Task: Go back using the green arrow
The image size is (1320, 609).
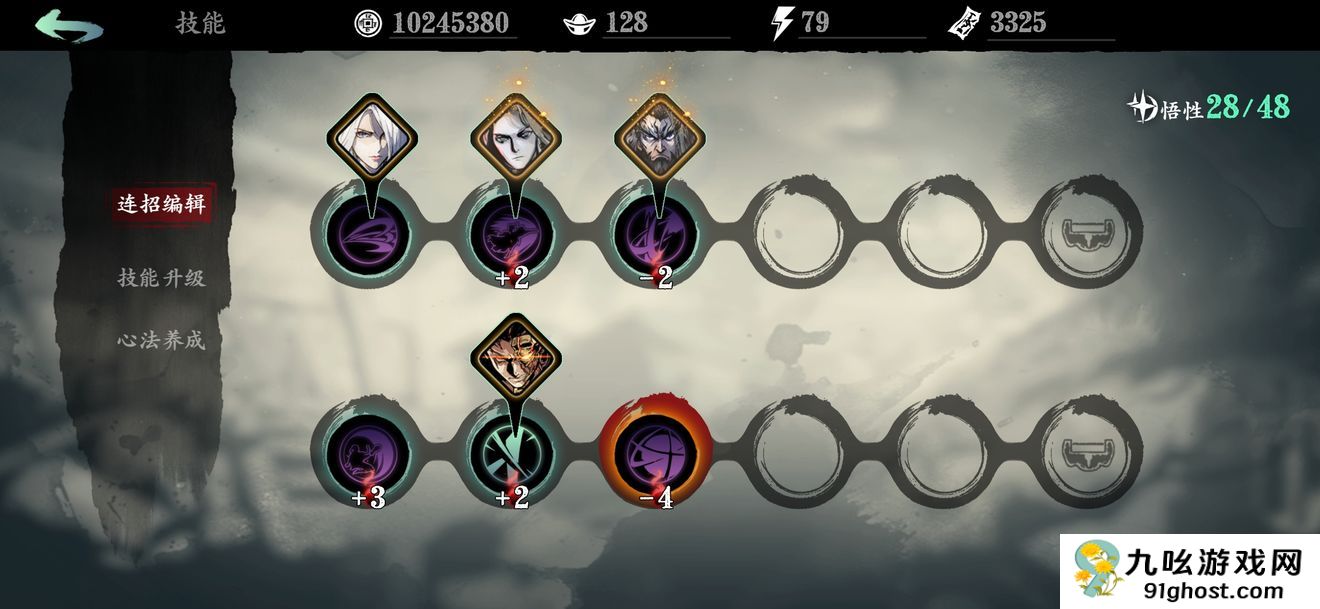Action: tap(68, 24)
